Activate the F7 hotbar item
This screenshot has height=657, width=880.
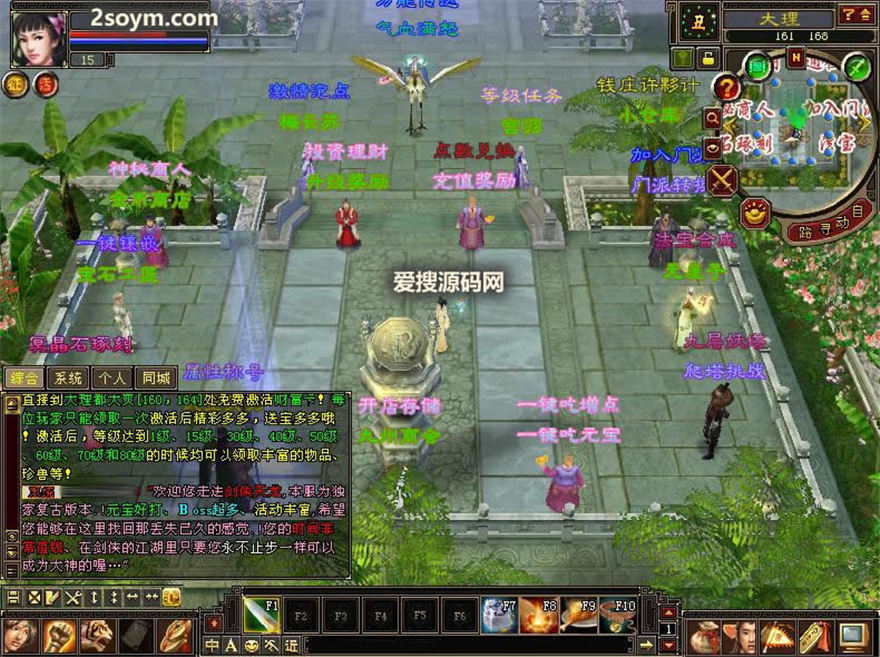click(x=499, y=611)
